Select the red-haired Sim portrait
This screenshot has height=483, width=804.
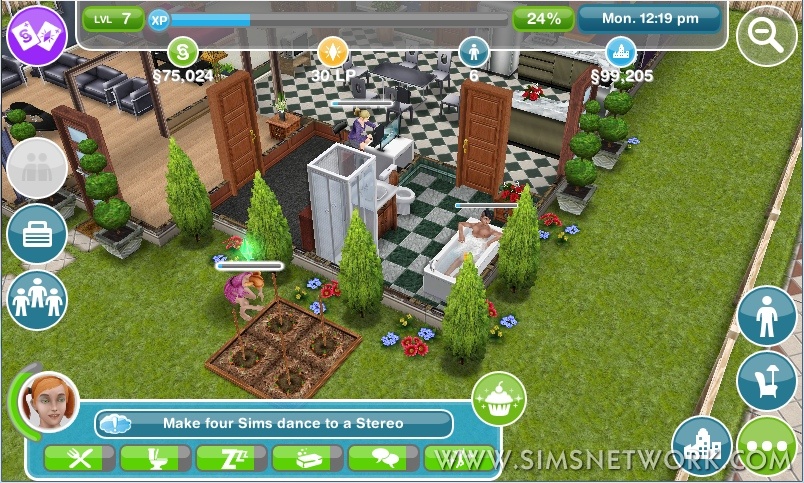point(48,402)
